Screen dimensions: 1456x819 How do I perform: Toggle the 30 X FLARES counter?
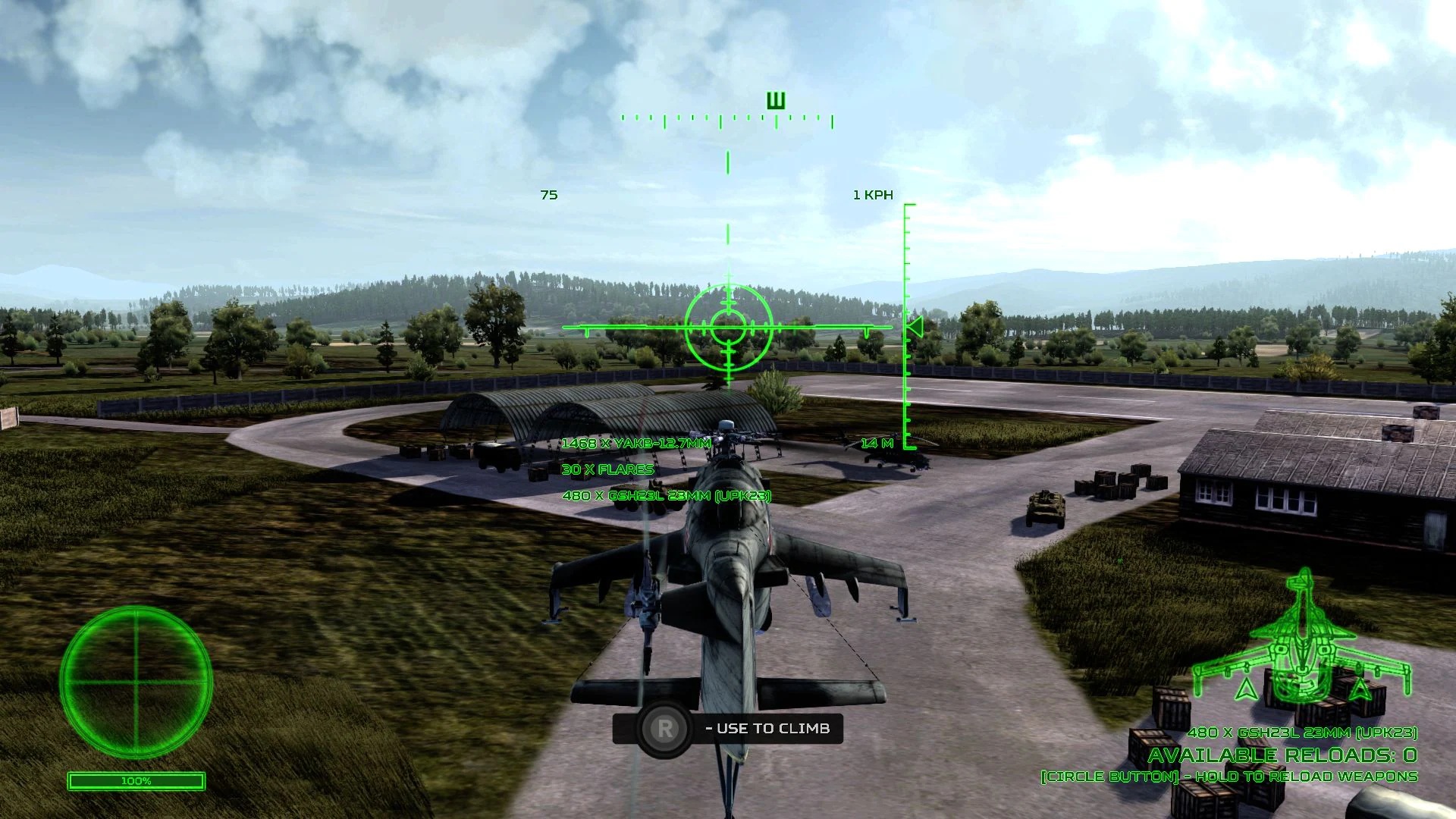click(607, 469)
